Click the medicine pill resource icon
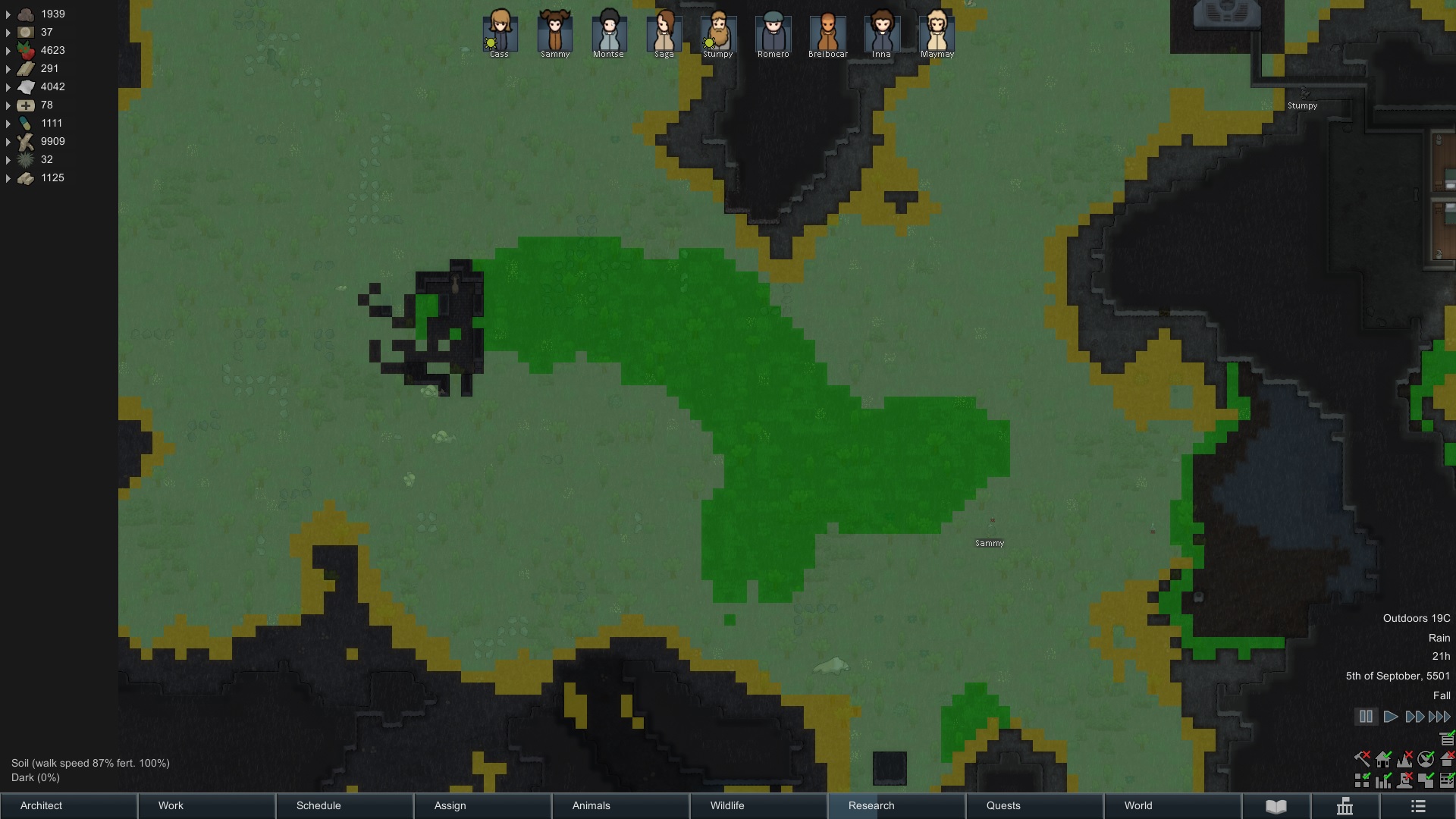Image resolution: width=1456 pixels, height=819 pixels. point(25,123)
